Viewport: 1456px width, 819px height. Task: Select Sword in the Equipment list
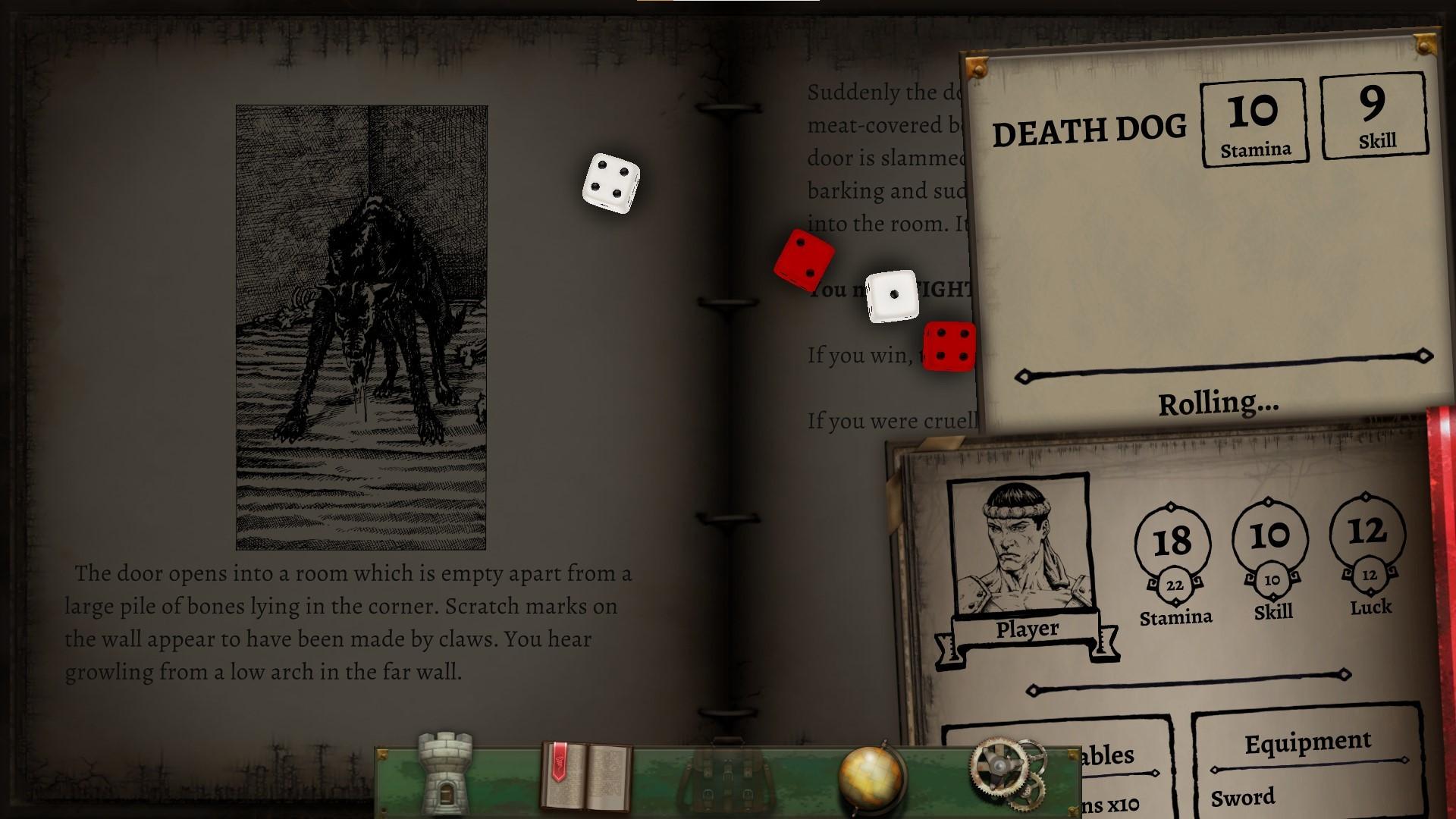1244,796
